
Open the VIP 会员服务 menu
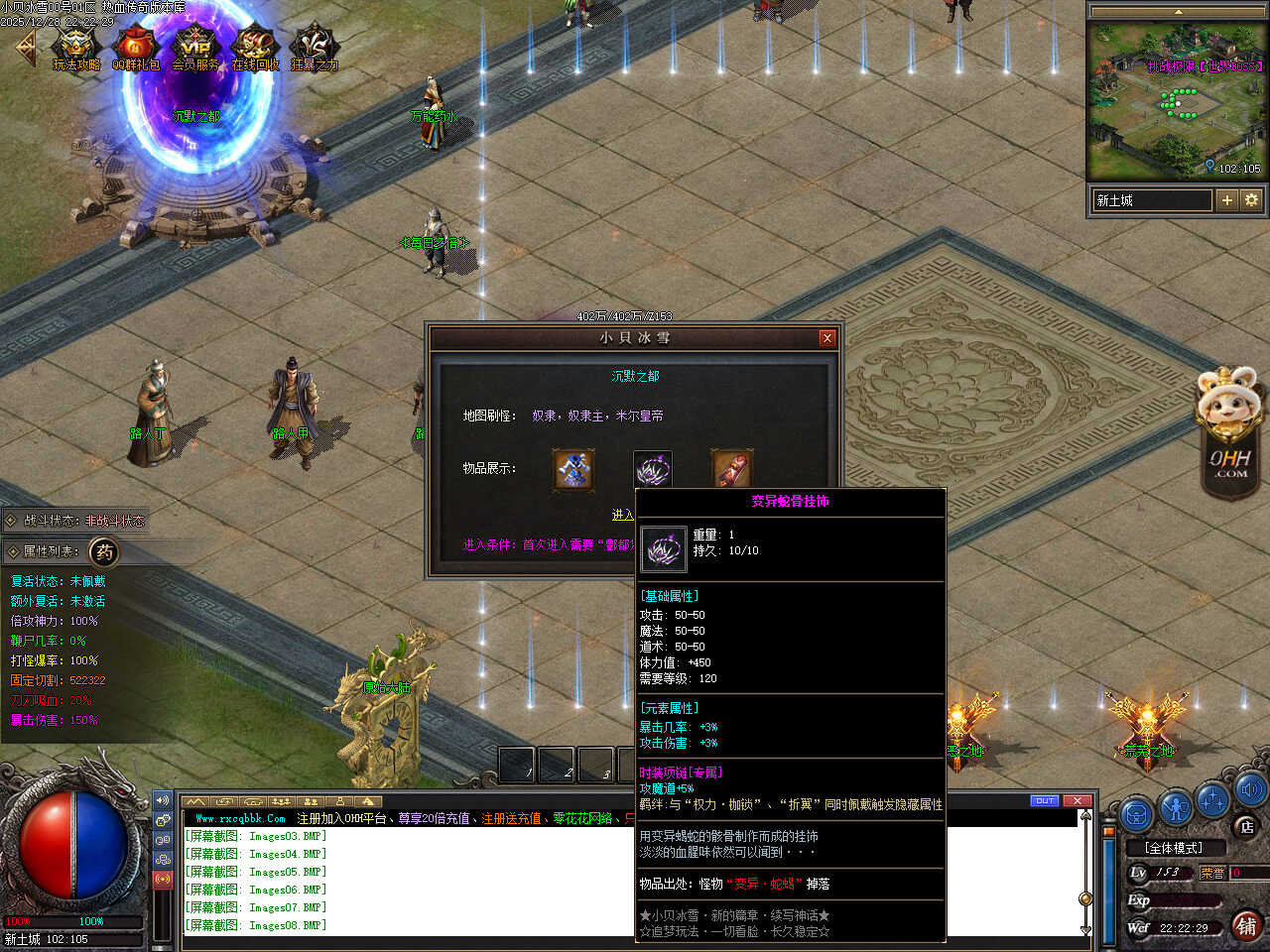[195, 46]
